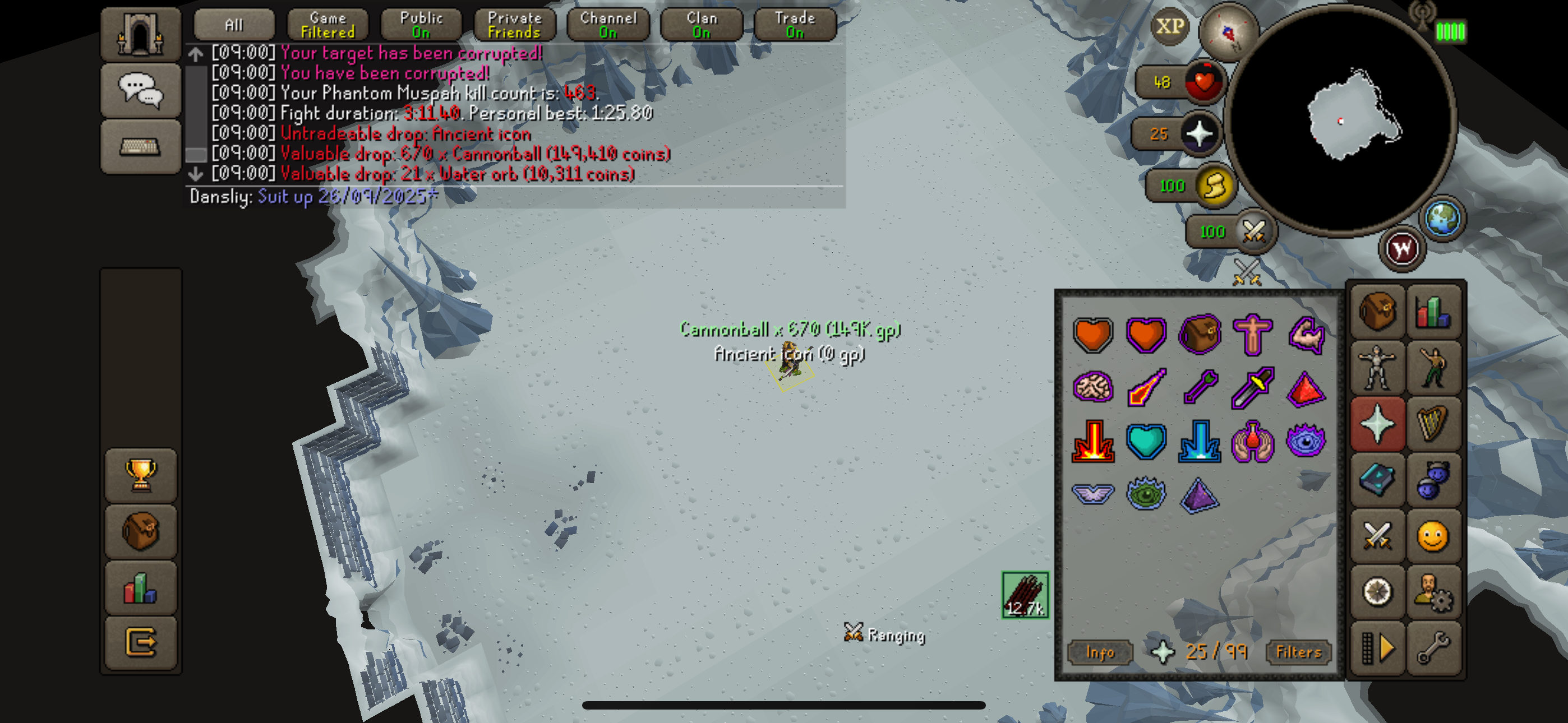This screenshot has height=723, width=1568.
Task: Activate the special attack orb
Action: 1253,232
